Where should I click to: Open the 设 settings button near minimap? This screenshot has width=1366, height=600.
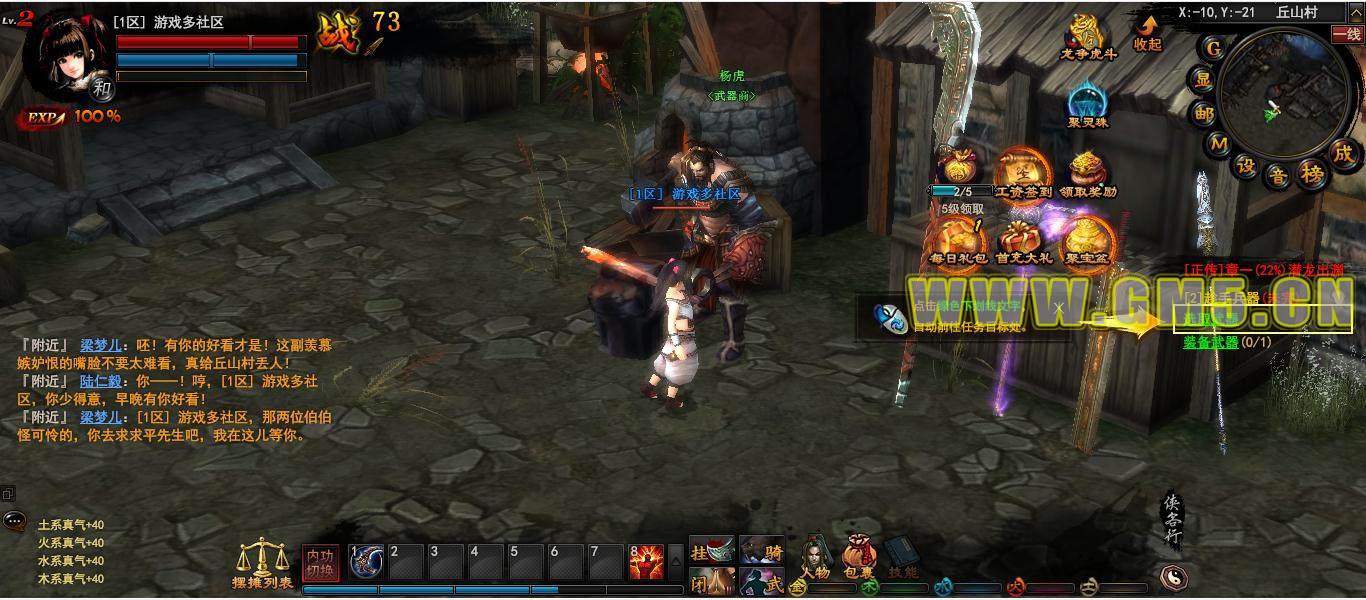click(x=1246, y=166)
